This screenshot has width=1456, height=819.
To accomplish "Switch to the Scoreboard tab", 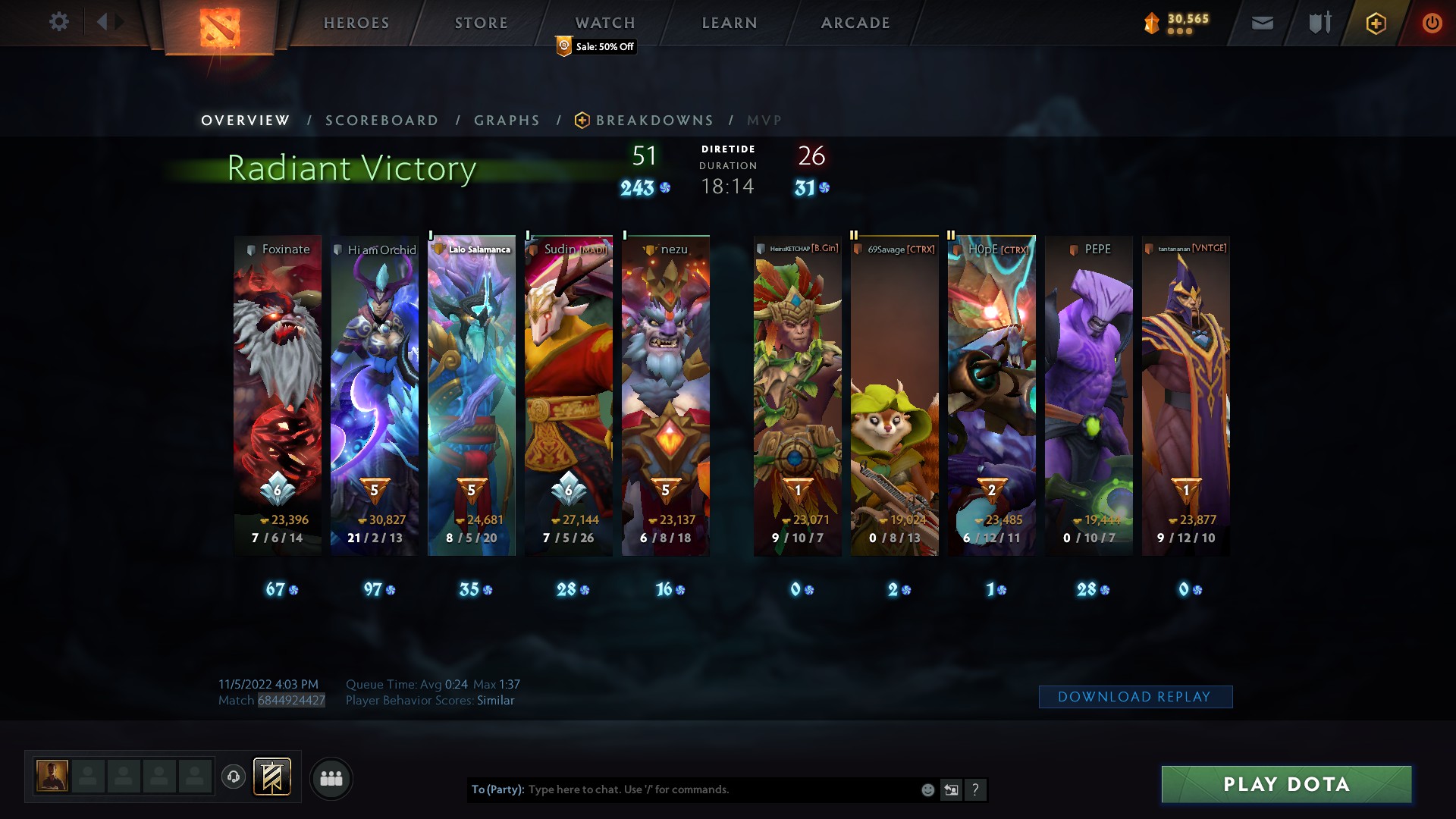I will (x=381, y=120).
